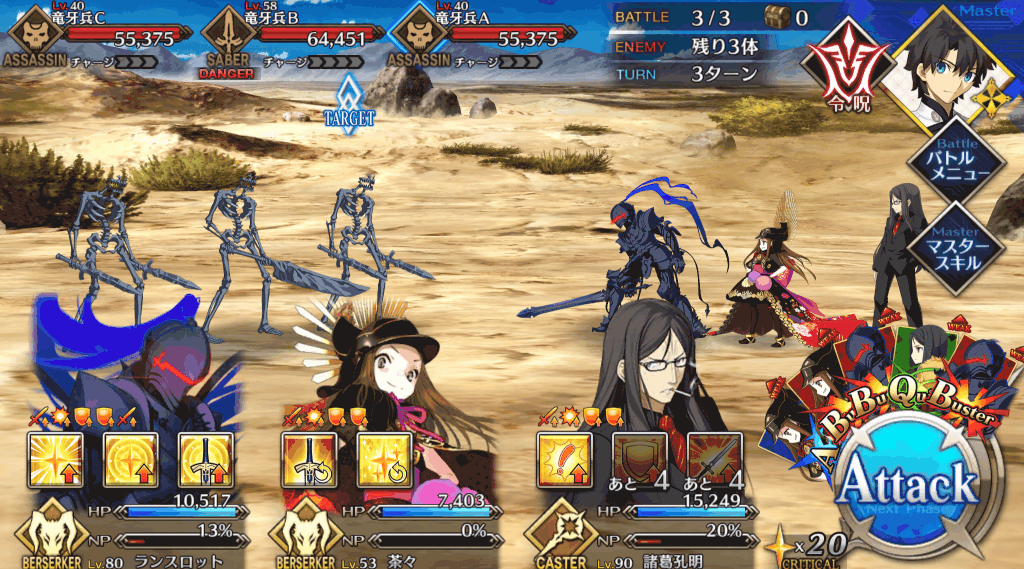Open Zhuge Liang's Caster class status panel
Screen dimensions: 1024x569
coord(560,532)
